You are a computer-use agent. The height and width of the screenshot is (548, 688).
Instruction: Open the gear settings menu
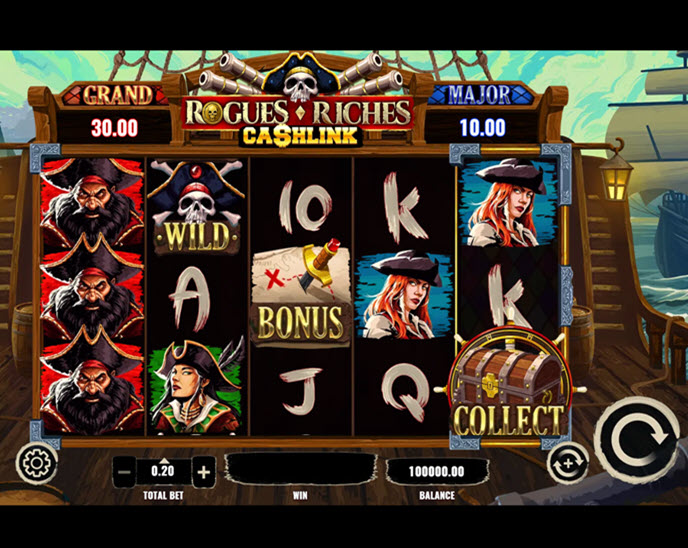pyautogui.click(x=37, y=464)
